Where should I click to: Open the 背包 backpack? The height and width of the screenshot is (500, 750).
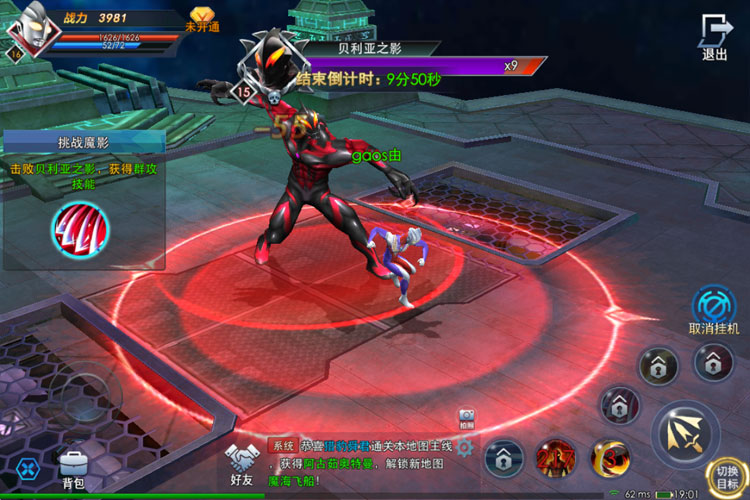click(x=73, y=469)
